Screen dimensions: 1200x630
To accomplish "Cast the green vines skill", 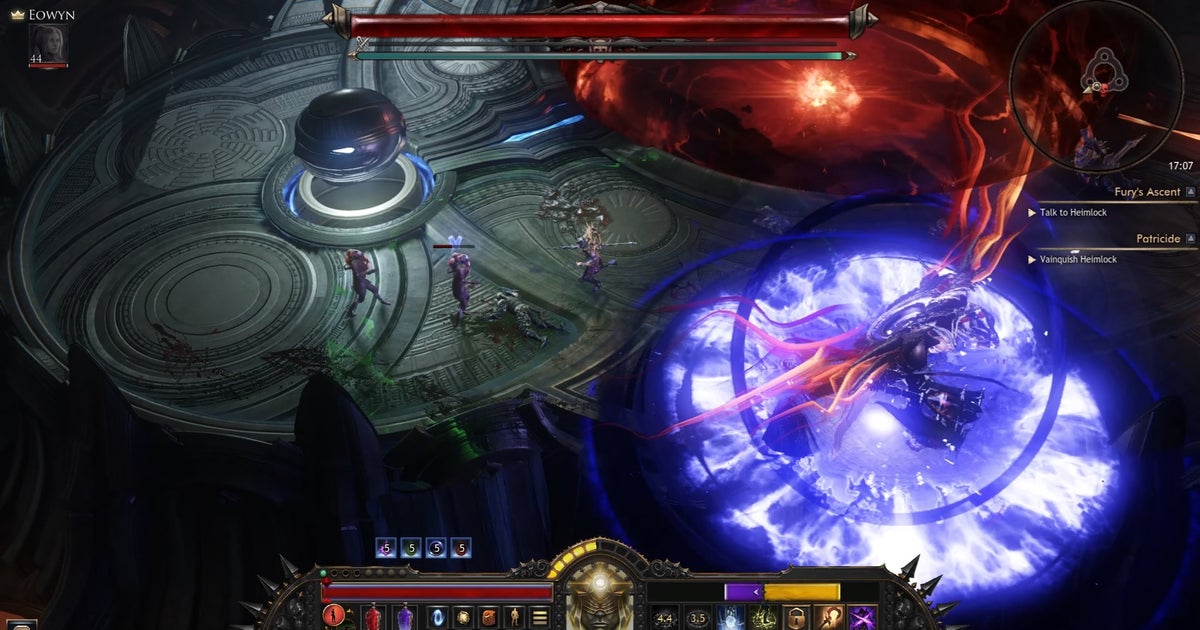I will coord(763,618).
